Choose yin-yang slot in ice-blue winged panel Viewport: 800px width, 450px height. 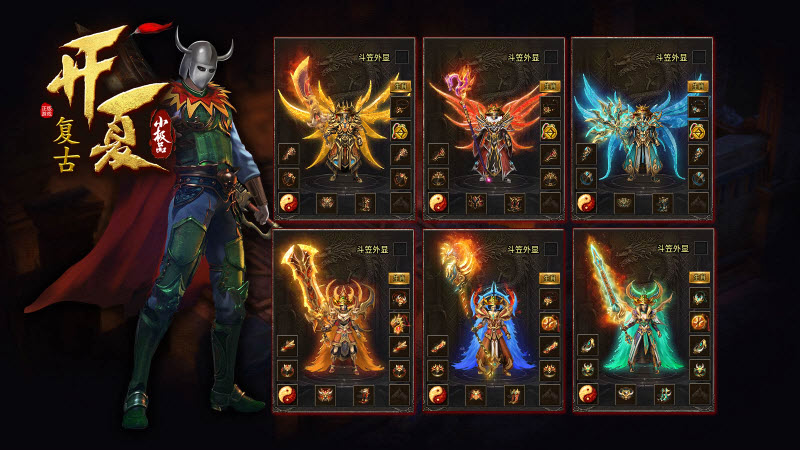pos(587,203)
